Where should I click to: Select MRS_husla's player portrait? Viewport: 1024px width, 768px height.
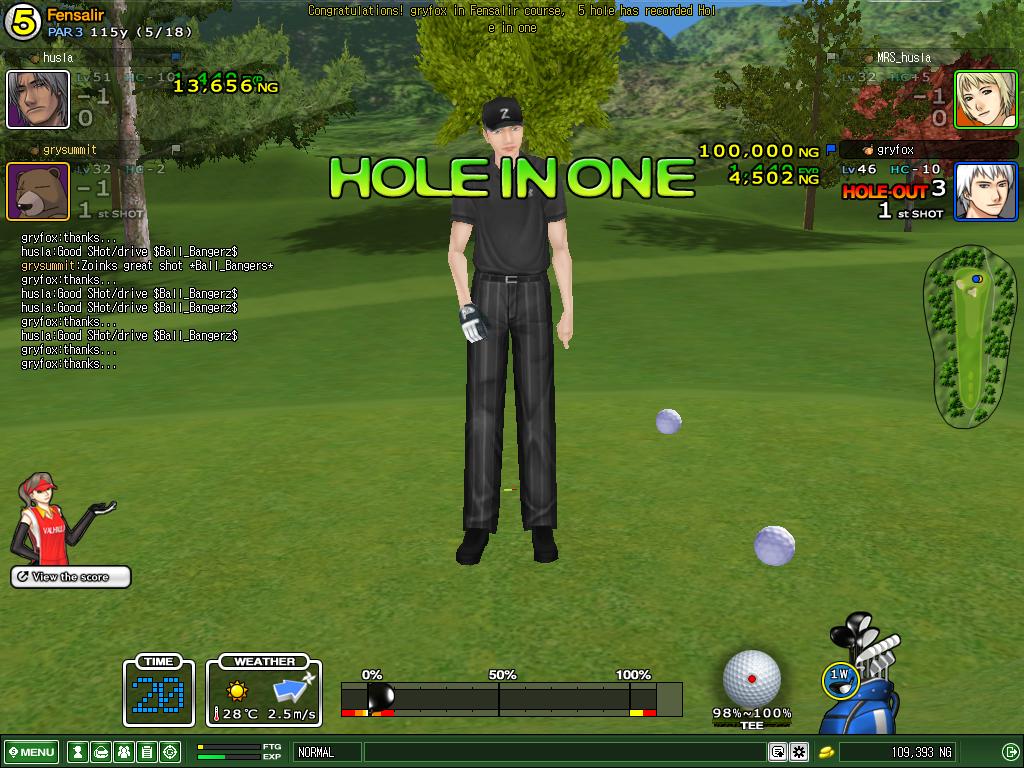click(985, 100)
